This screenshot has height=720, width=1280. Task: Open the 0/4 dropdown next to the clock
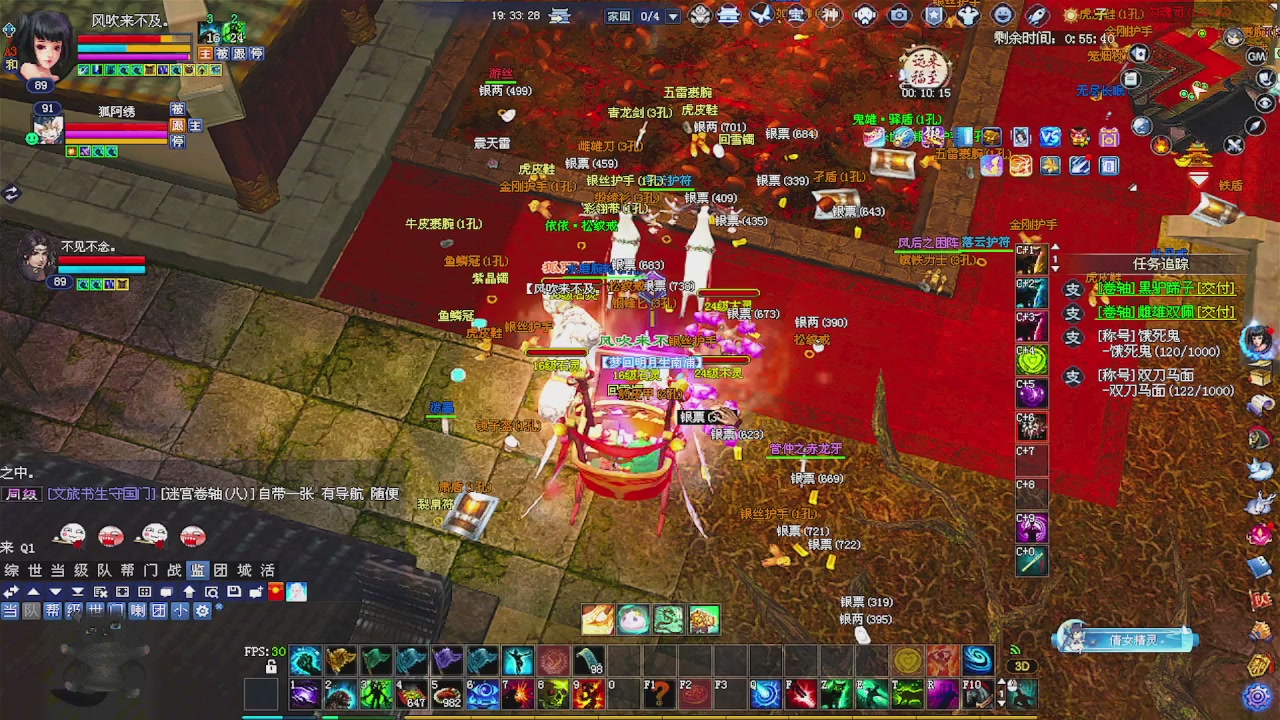pyautogui.click(x=672, y=16)
